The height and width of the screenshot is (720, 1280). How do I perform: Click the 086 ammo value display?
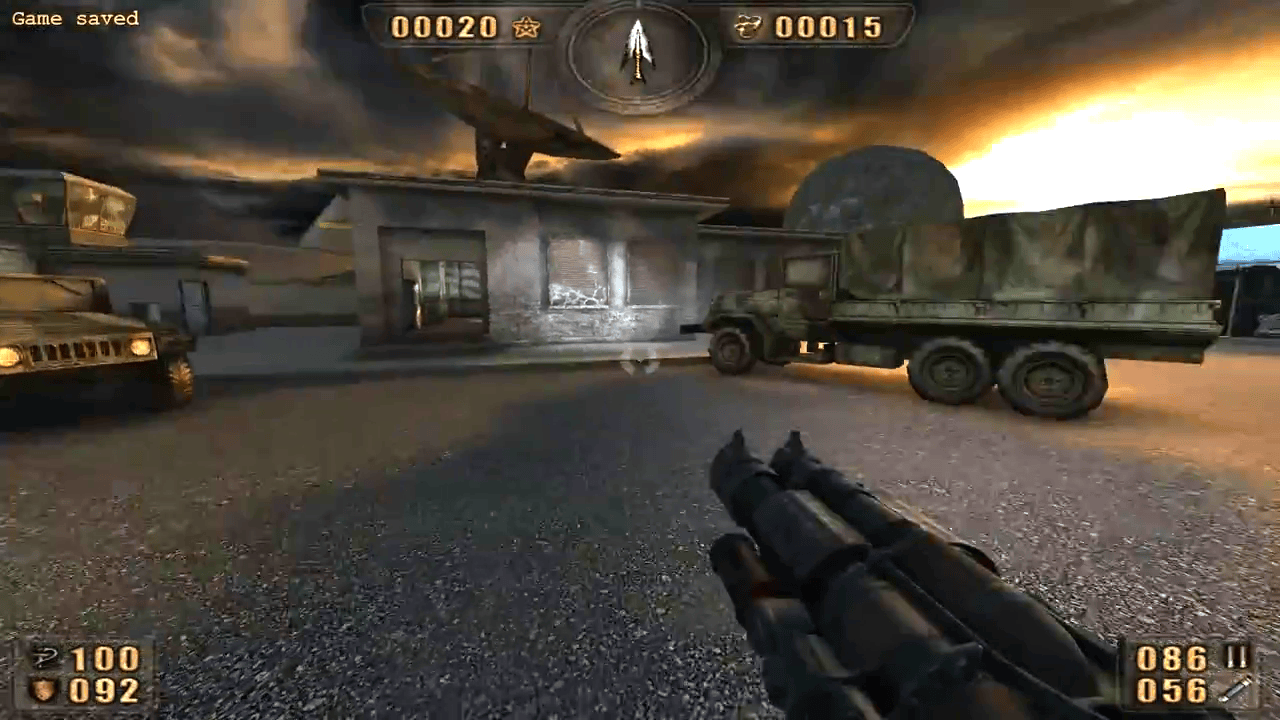1170,657
